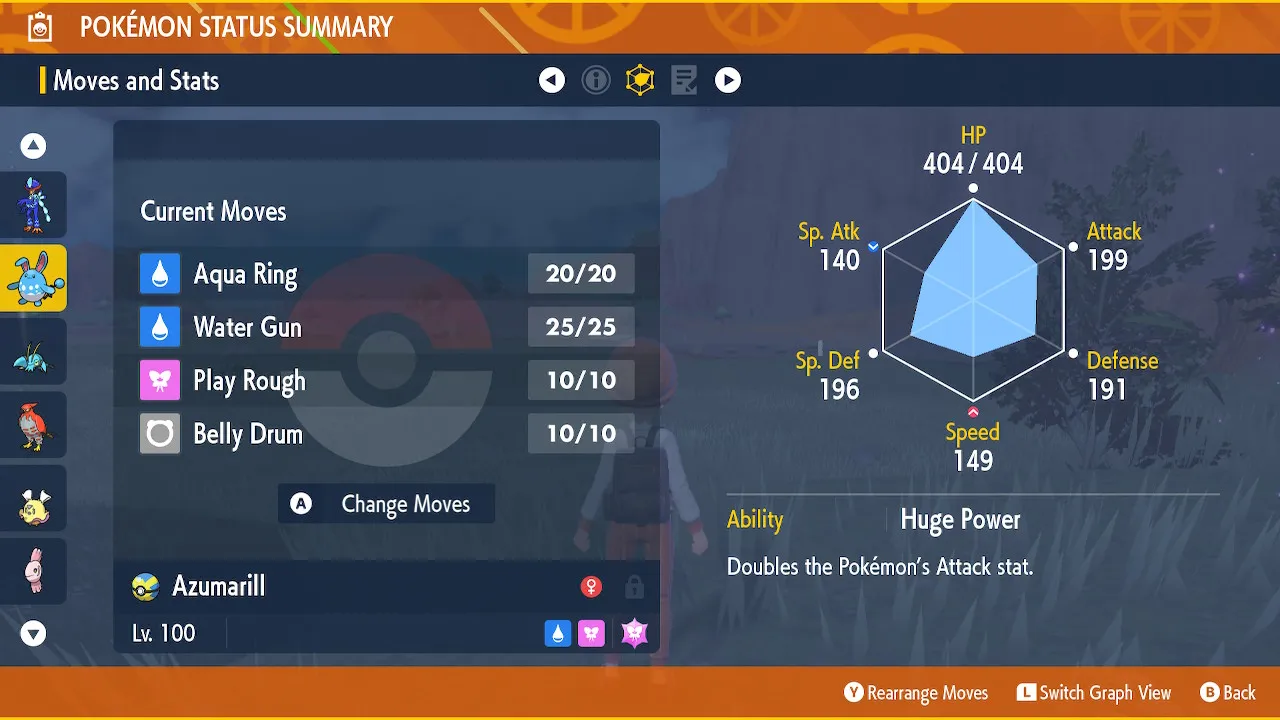Click the clipboard icon beside Pokémon Status Summary
Screen dimensions: 1280x720
38,26
